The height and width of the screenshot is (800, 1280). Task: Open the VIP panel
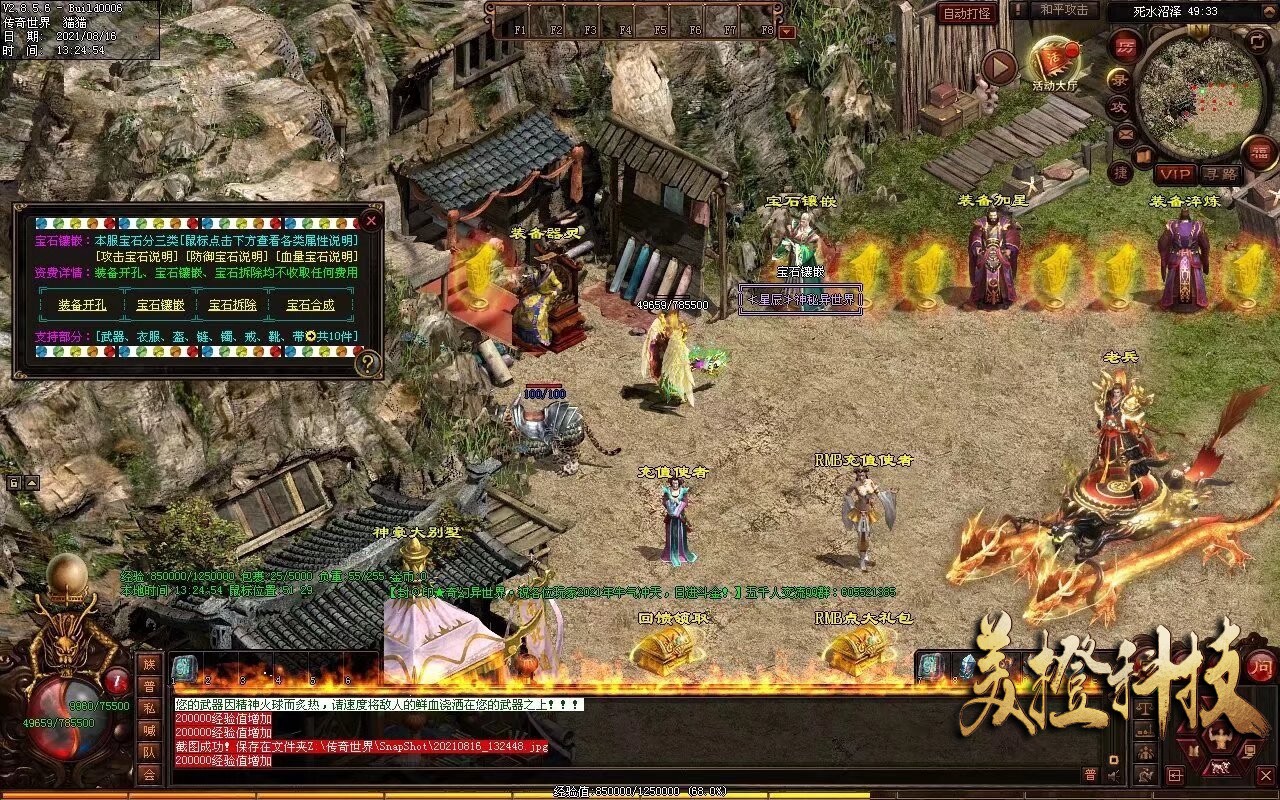1175,174
